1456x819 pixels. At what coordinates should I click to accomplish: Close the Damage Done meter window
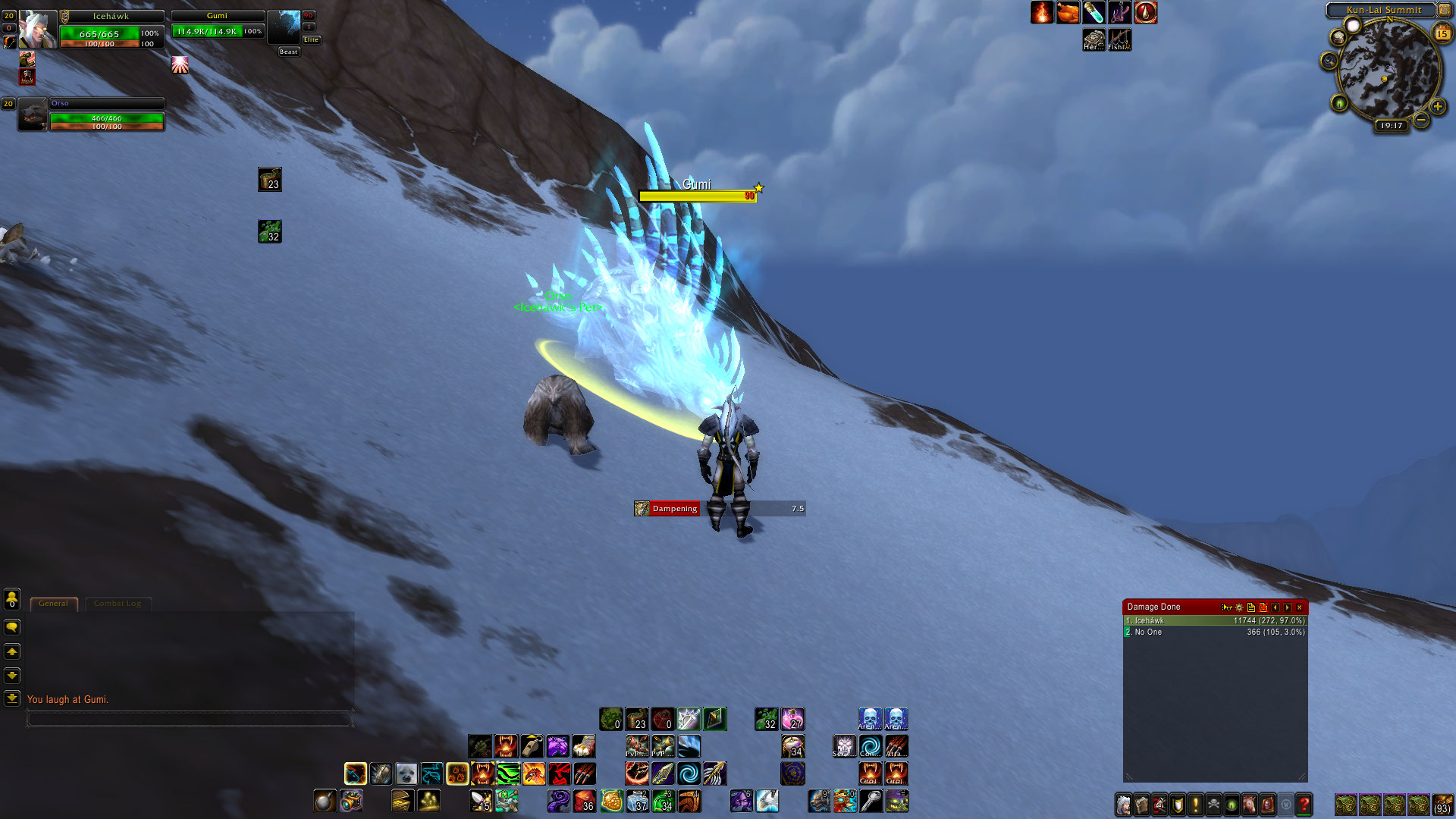tap(1300, 607)
